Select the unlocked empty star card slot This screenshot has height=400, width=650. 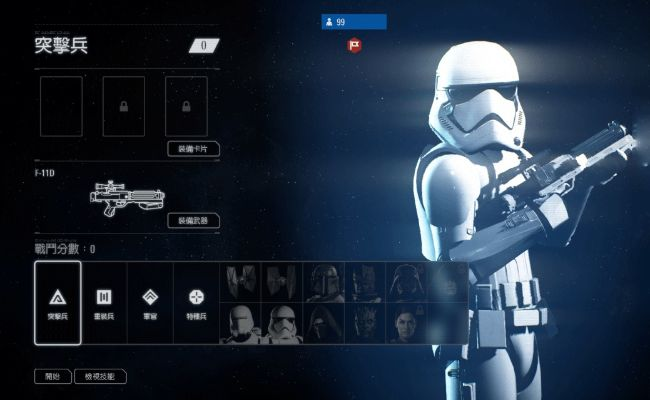(x=62, y=106)
